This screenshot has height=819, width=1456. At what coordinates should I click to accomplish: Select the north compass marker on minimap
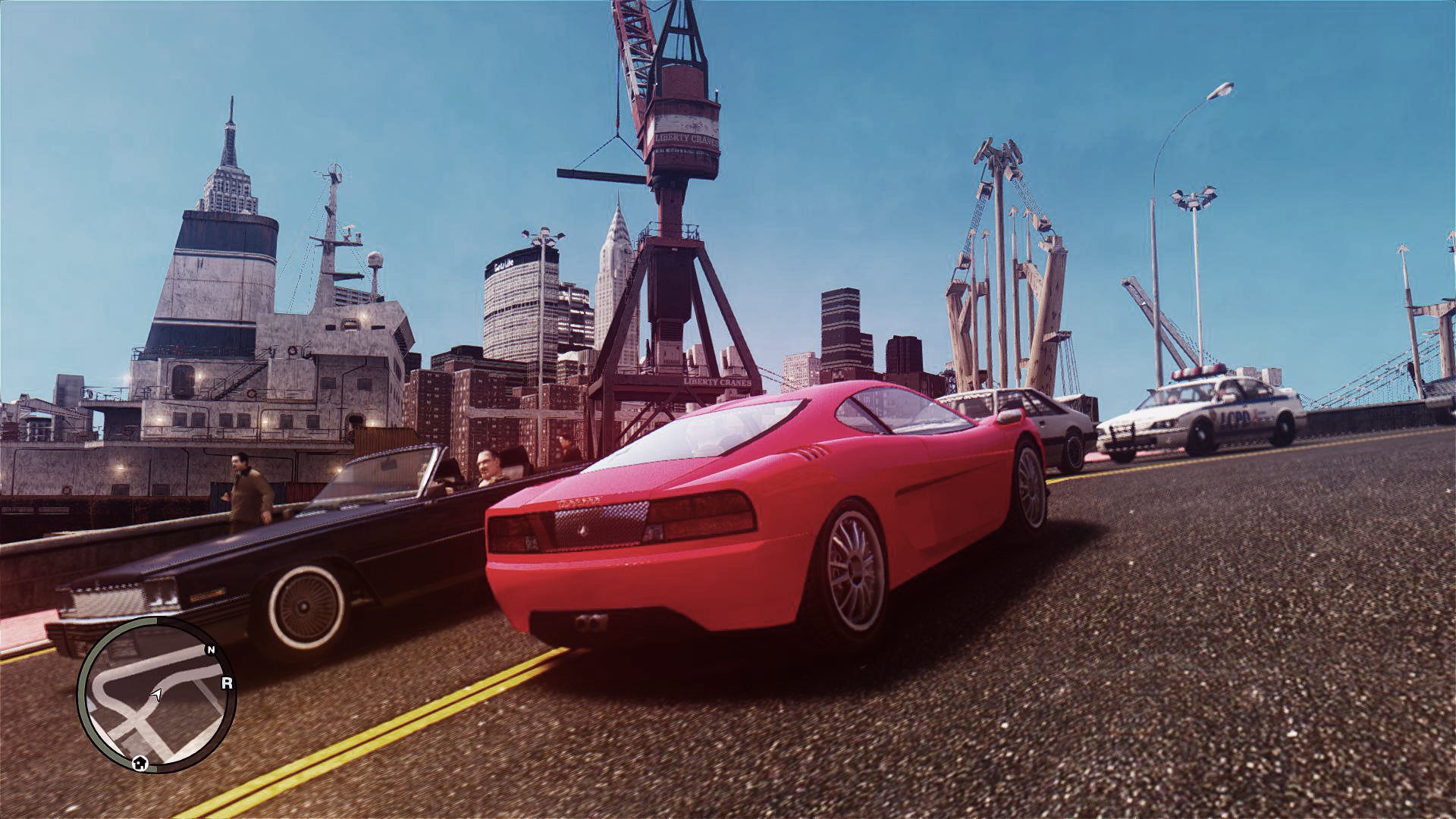coord(211,650)
